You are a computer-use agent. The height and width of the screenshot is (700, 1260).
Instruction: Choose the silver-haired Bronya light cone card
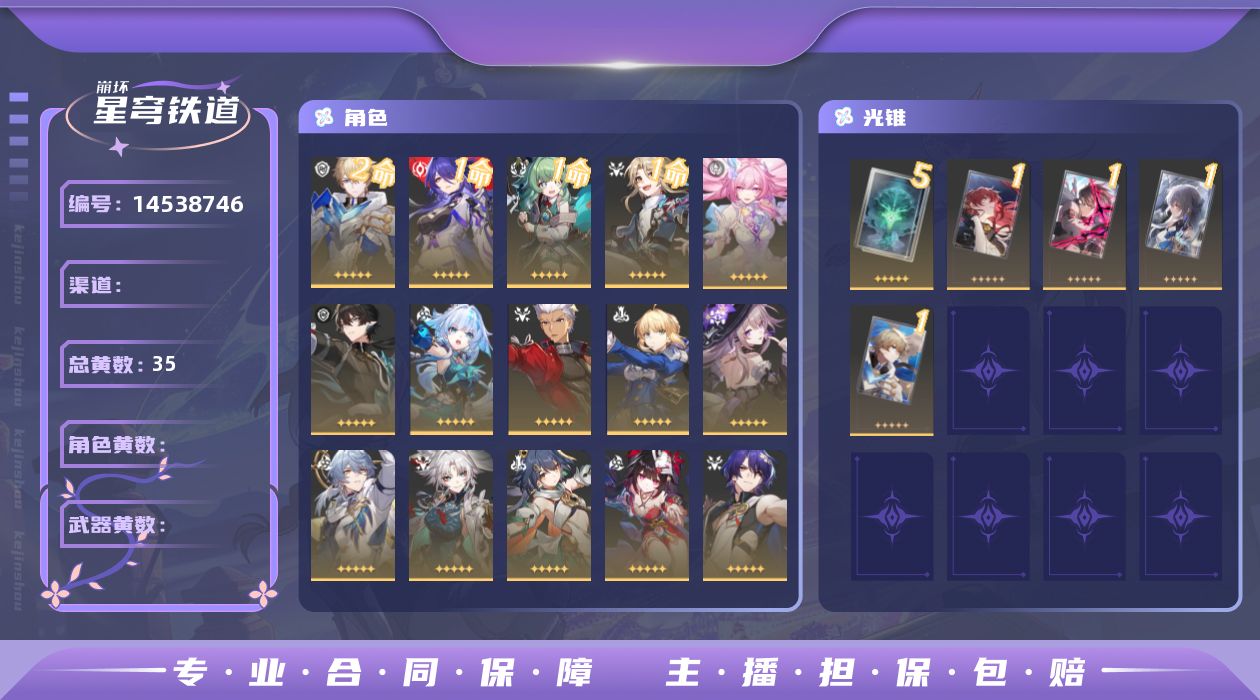pos(1180,222)
